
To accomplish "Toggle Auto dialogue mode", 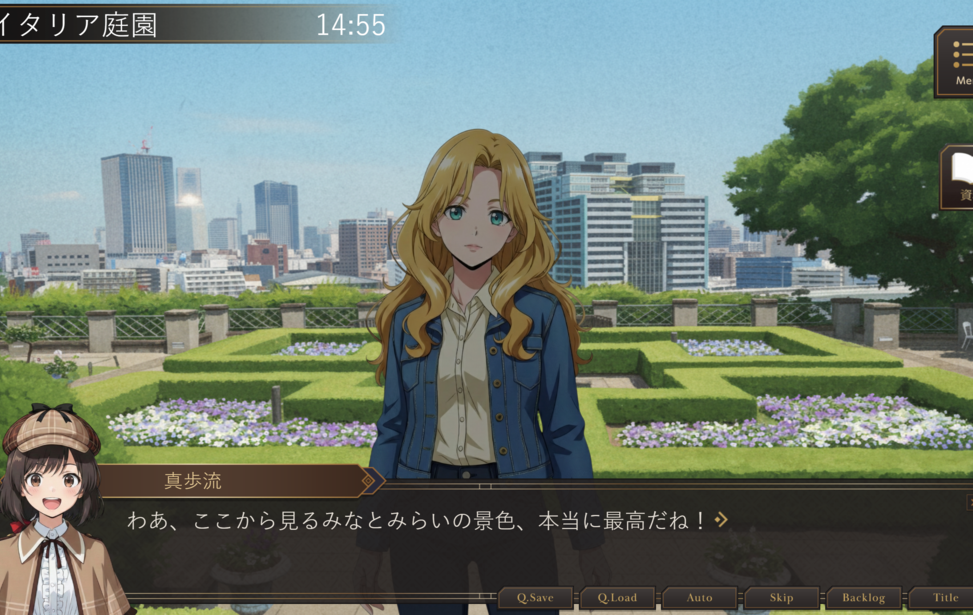I will click(x=700, y=598).
